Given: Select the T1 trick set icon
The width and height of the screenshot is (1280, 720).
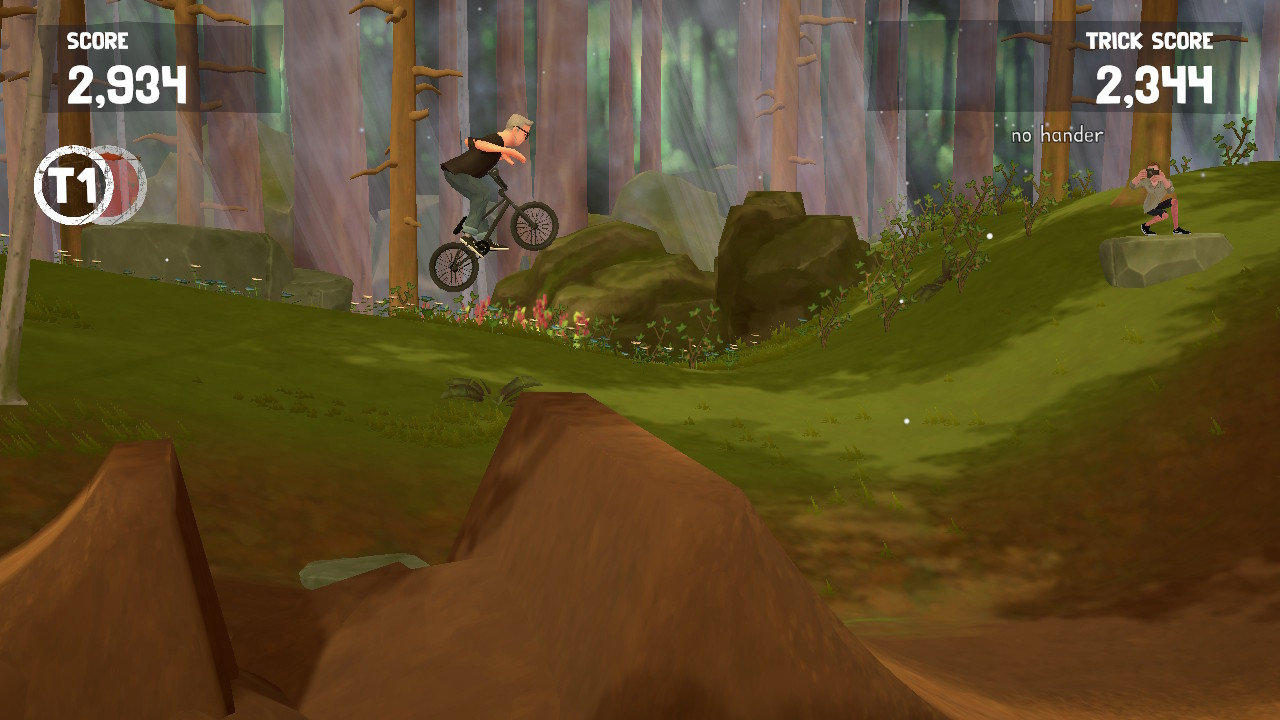Looking at the screenshot, I should point(73,185).
